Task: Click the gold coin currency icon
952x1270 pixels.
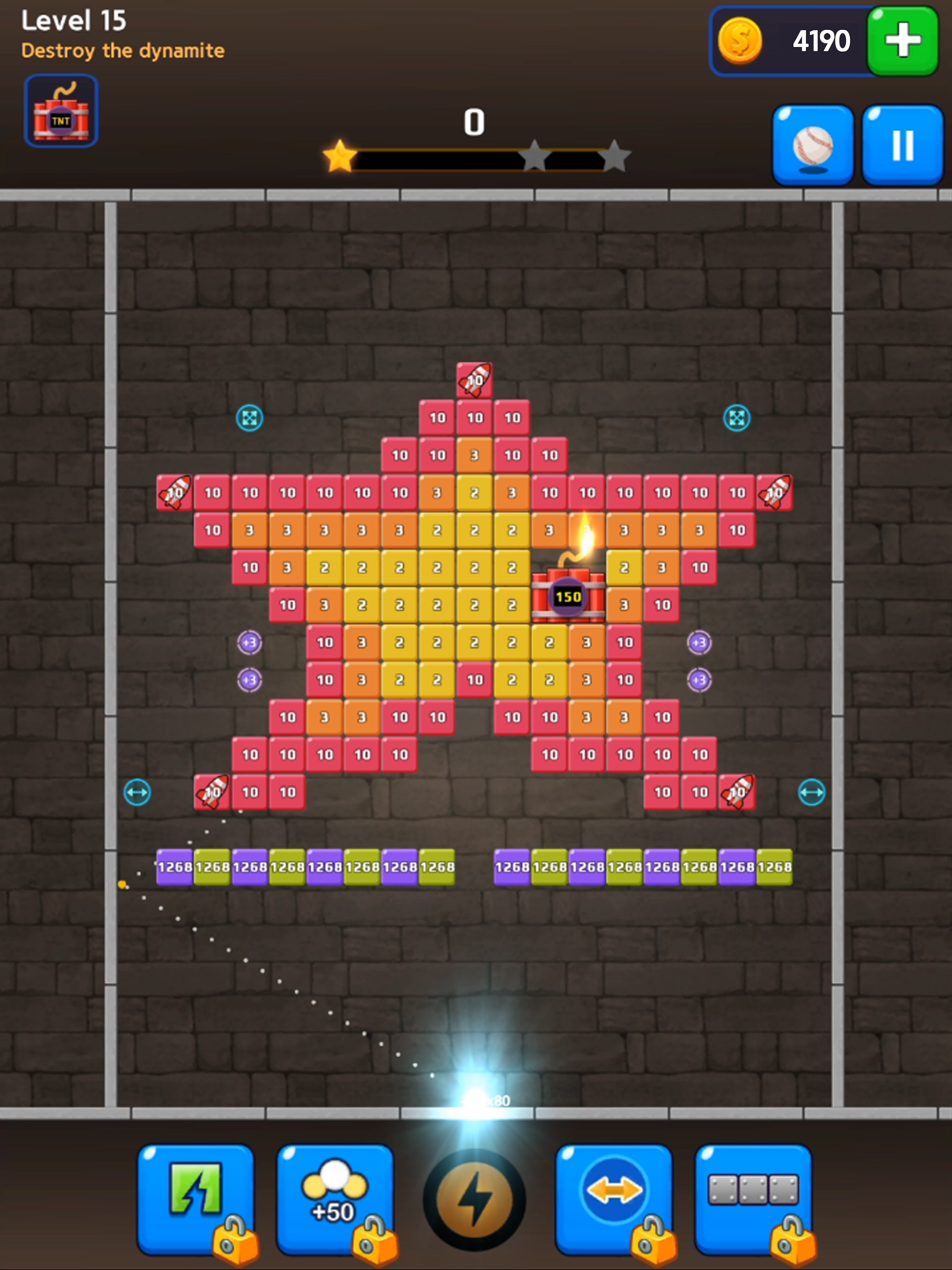Action: 741,40
